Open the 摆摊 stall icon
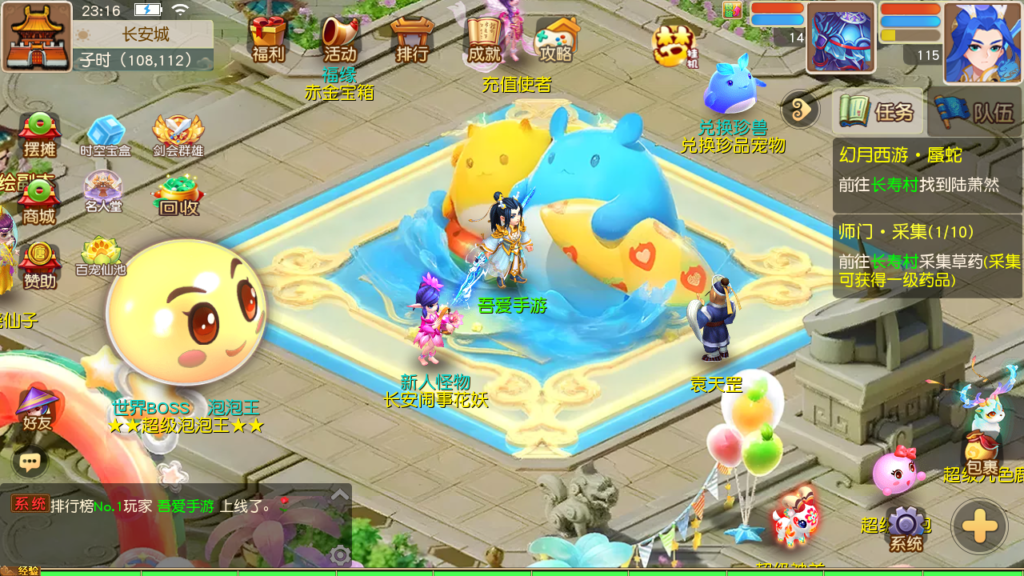Image resolution: width=1024 pixels, height=576 pixels. 40,134
